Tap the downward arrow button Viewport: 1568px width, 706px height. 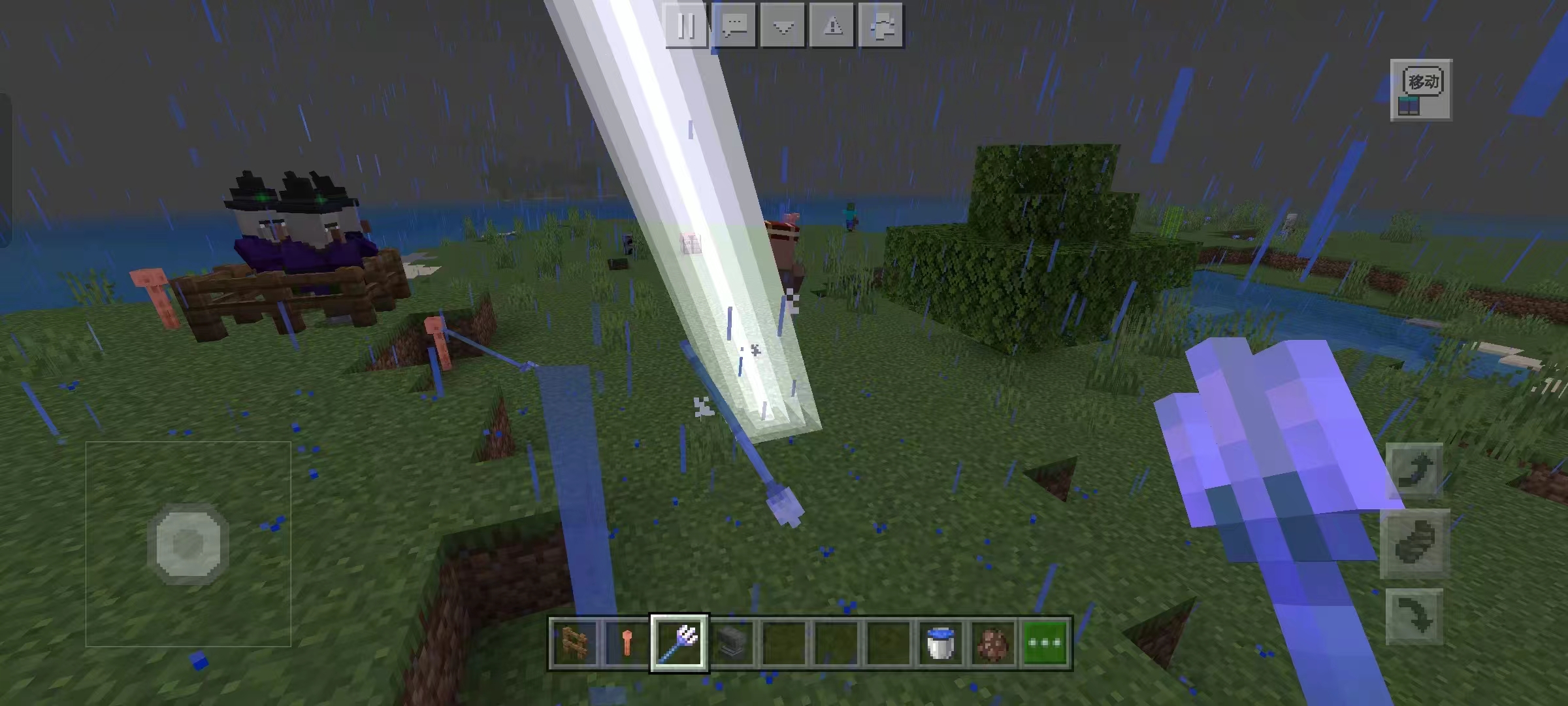(783, 26)
